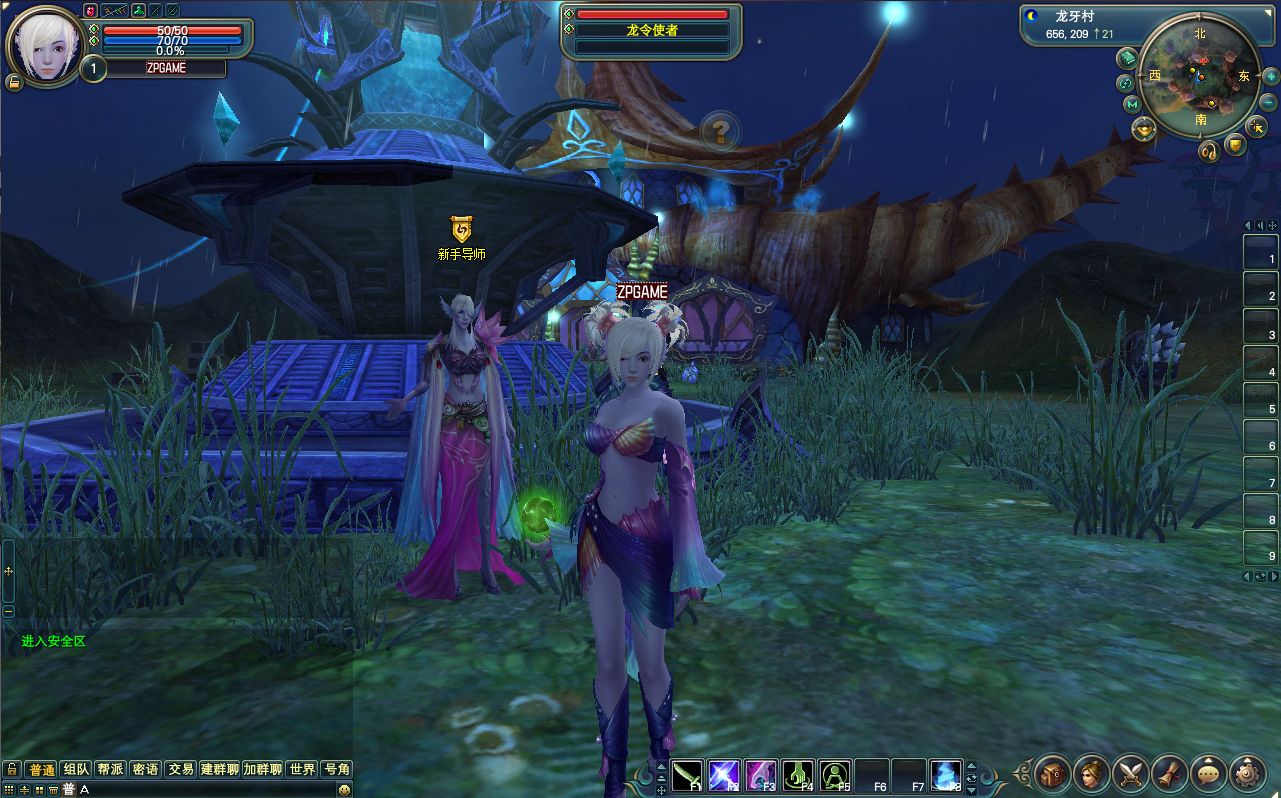Open the speech bubble social button
Image resolution: width=1281 pixels, height=798 pixels.
pos(1209,773)
